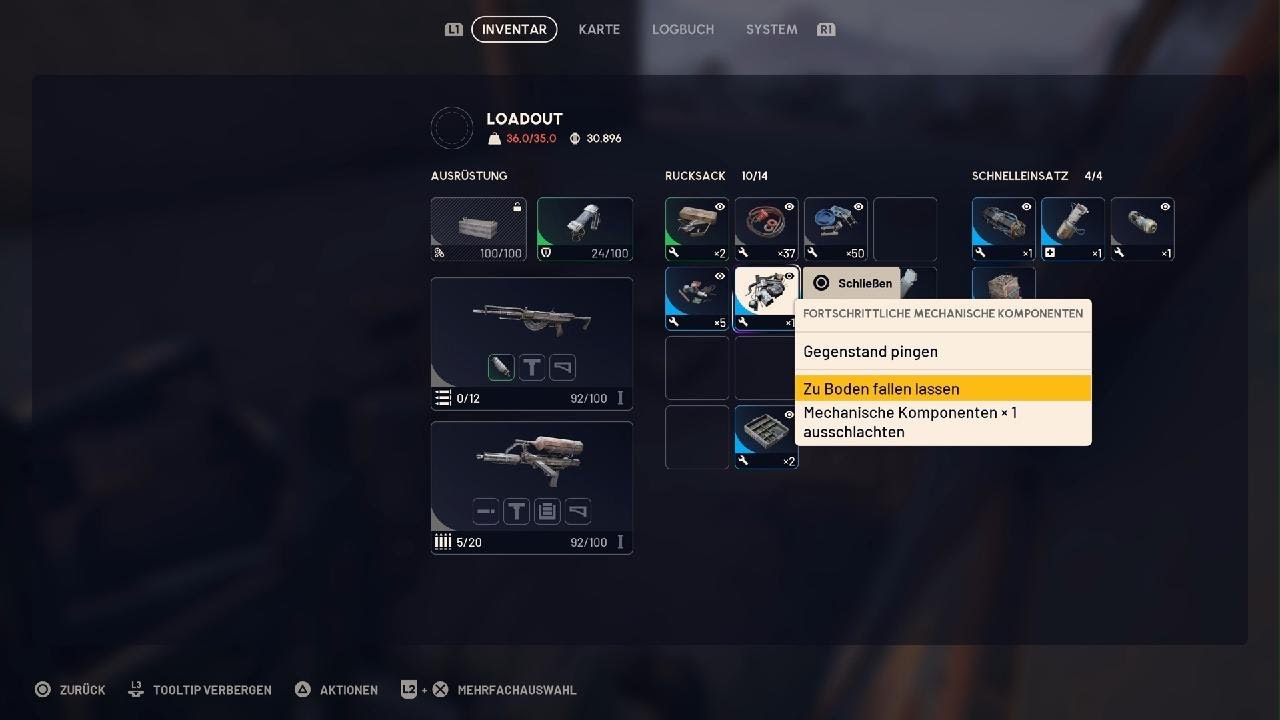Select the shield slot showing 24/100
The image size is (1280, 720).
tap(585, 229)
